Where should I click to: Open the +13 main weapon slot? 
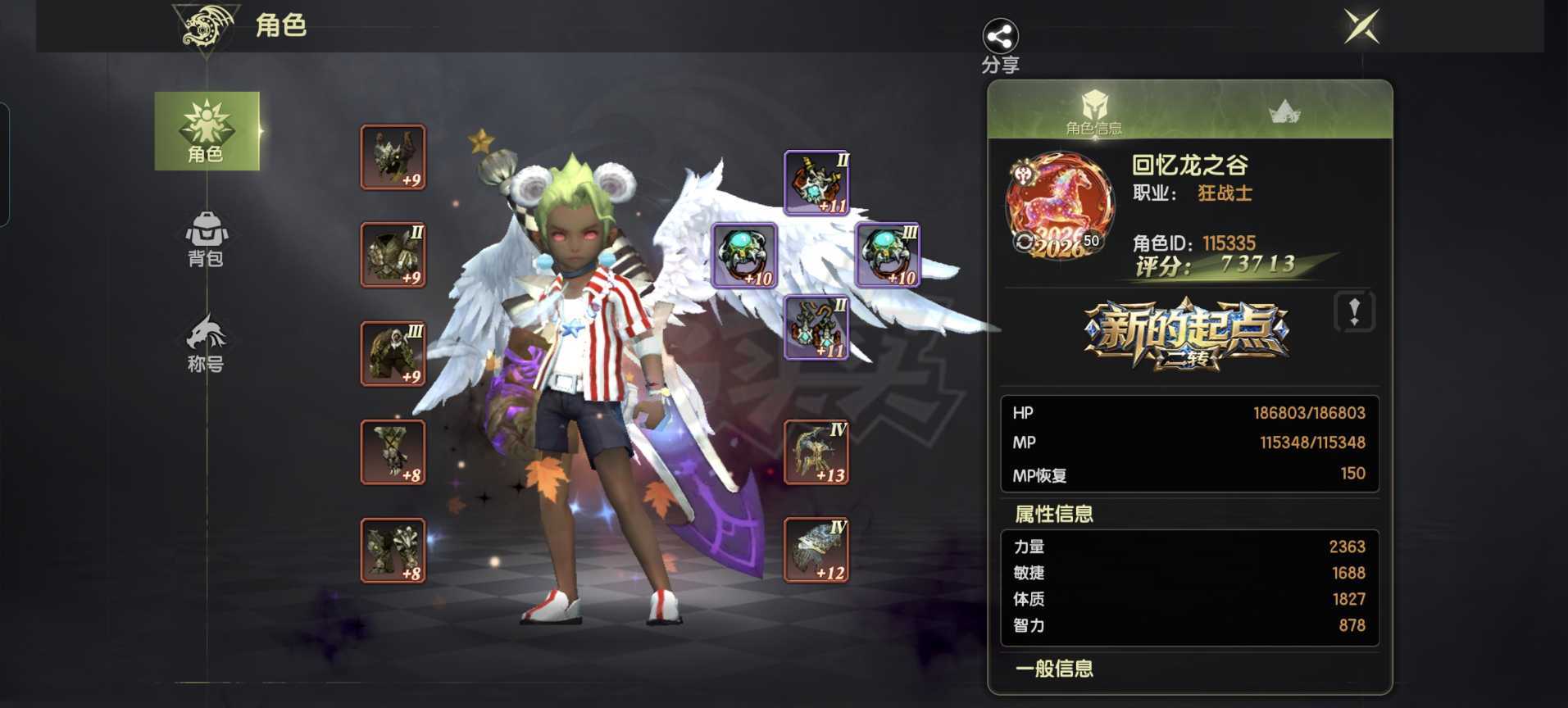tap(816, 452)
